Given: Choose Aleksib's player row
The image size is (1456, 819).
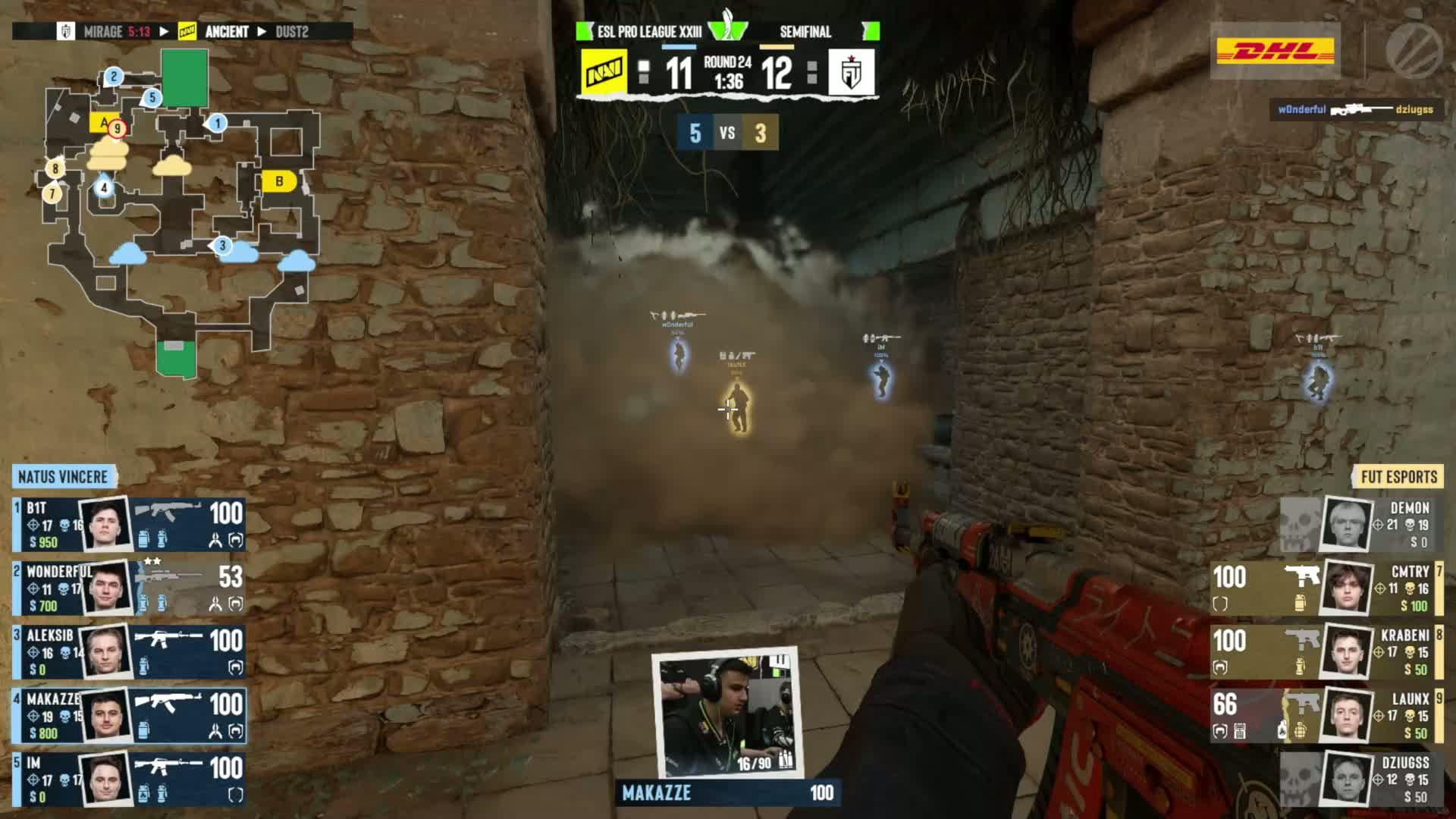Looking at the screenshot, I should point(129,651).
